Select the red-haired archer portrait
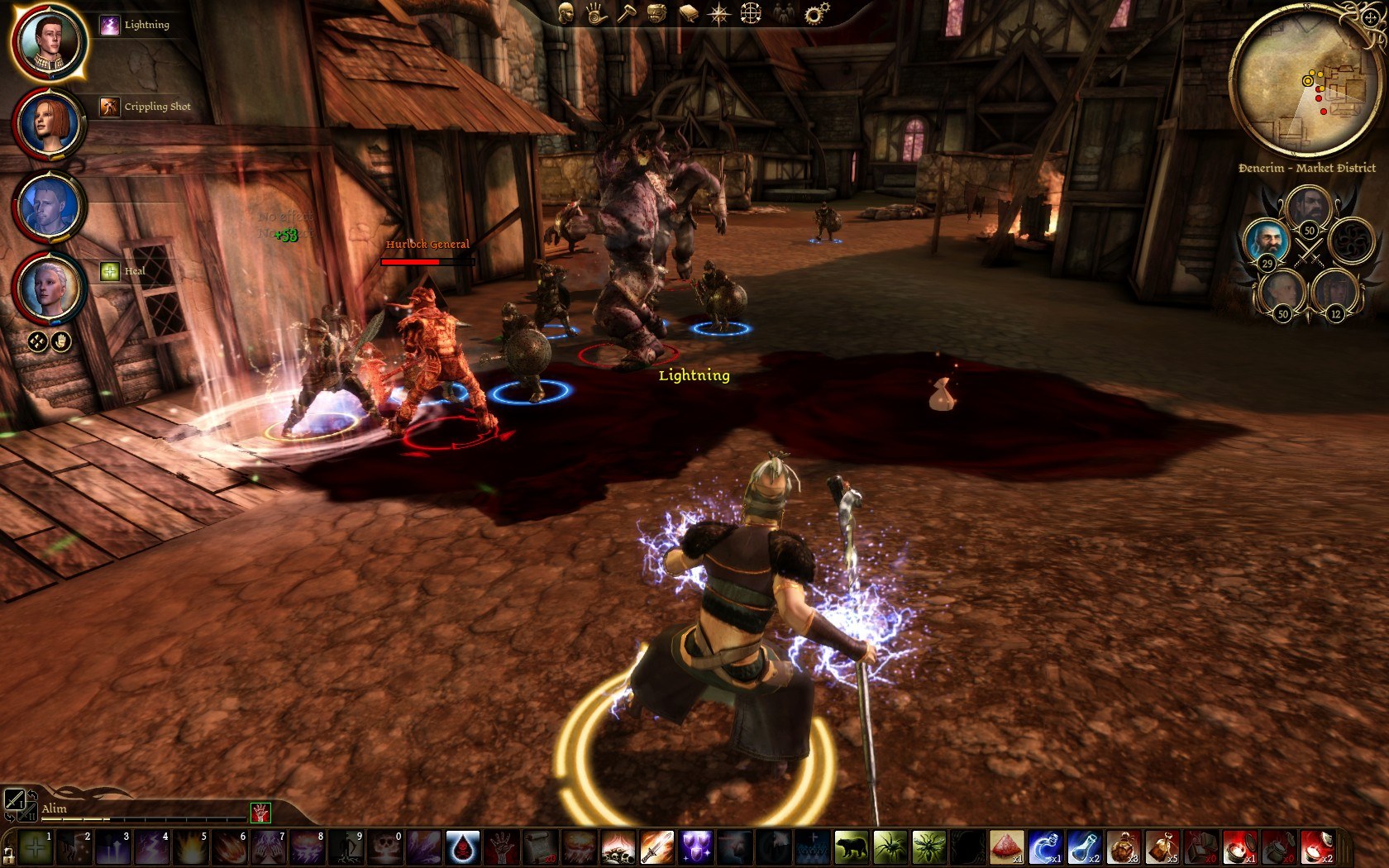The width and height of the screenshot is (1389, 868). (48, 123)
